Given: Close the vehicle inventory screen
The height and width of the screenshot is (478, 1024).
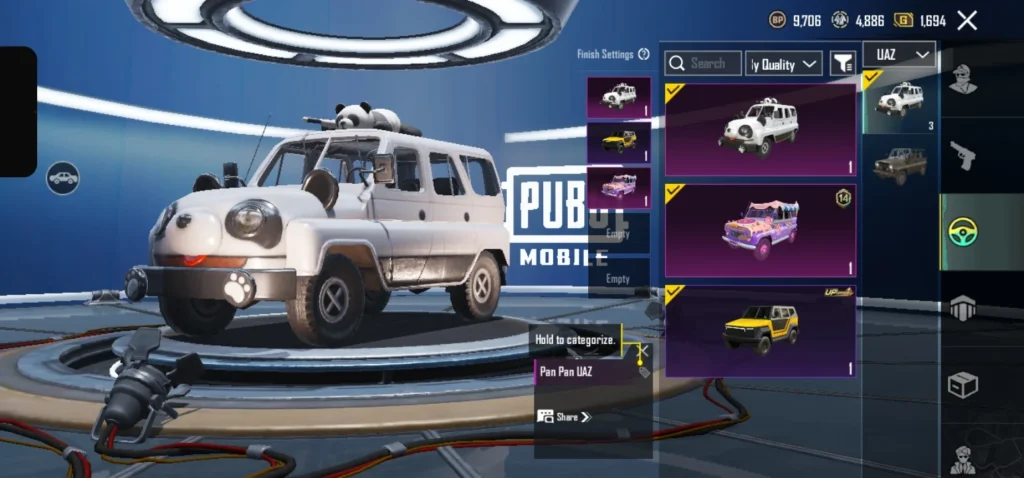Looking at the screenshot, I should click(x=967, y=20).
